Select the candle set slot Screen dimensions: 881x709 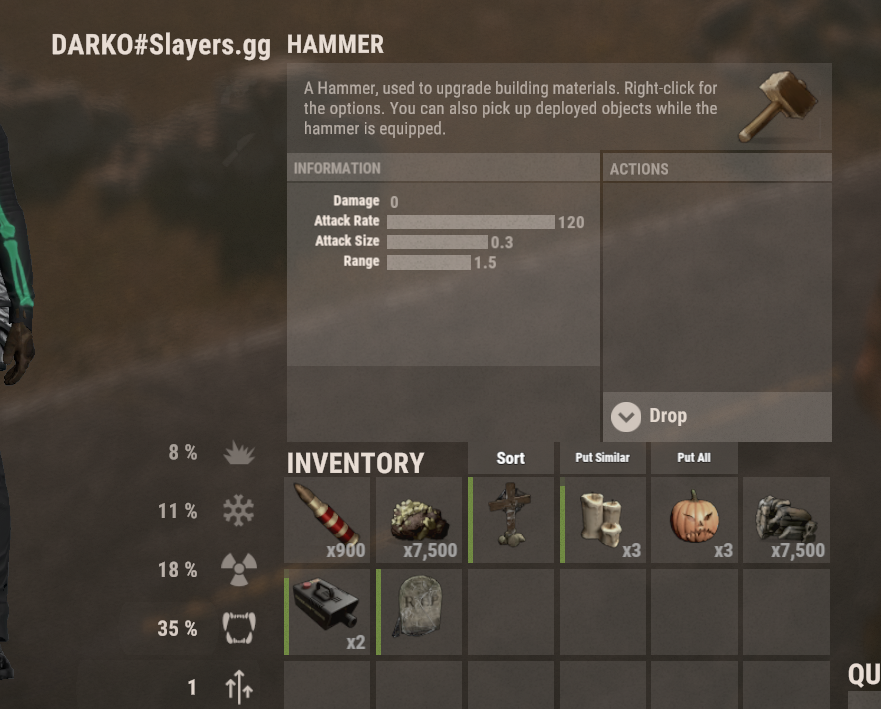603,520
